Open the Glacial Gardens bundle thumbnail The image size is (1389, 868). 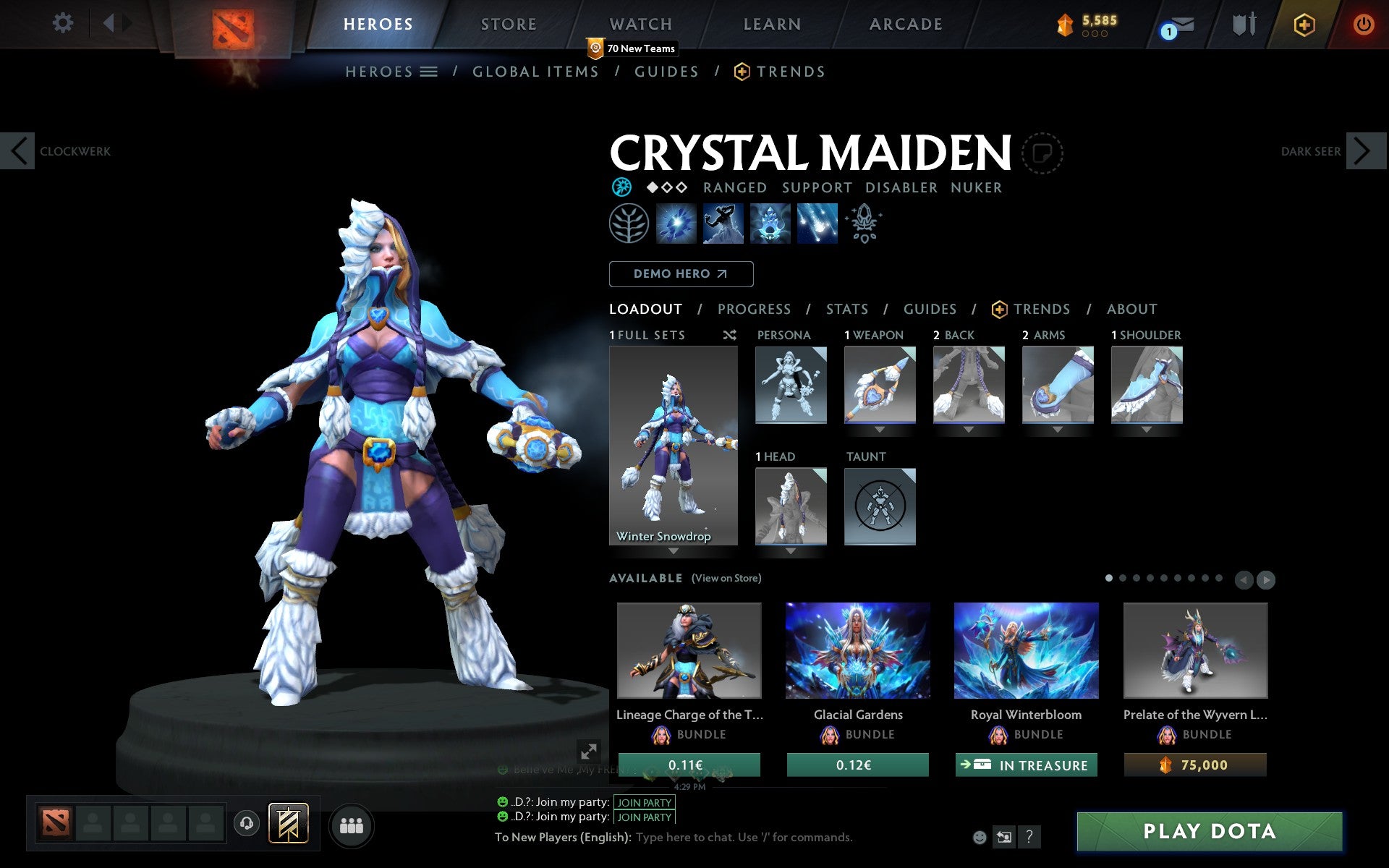pyautogui.click(x=857, y=651)
